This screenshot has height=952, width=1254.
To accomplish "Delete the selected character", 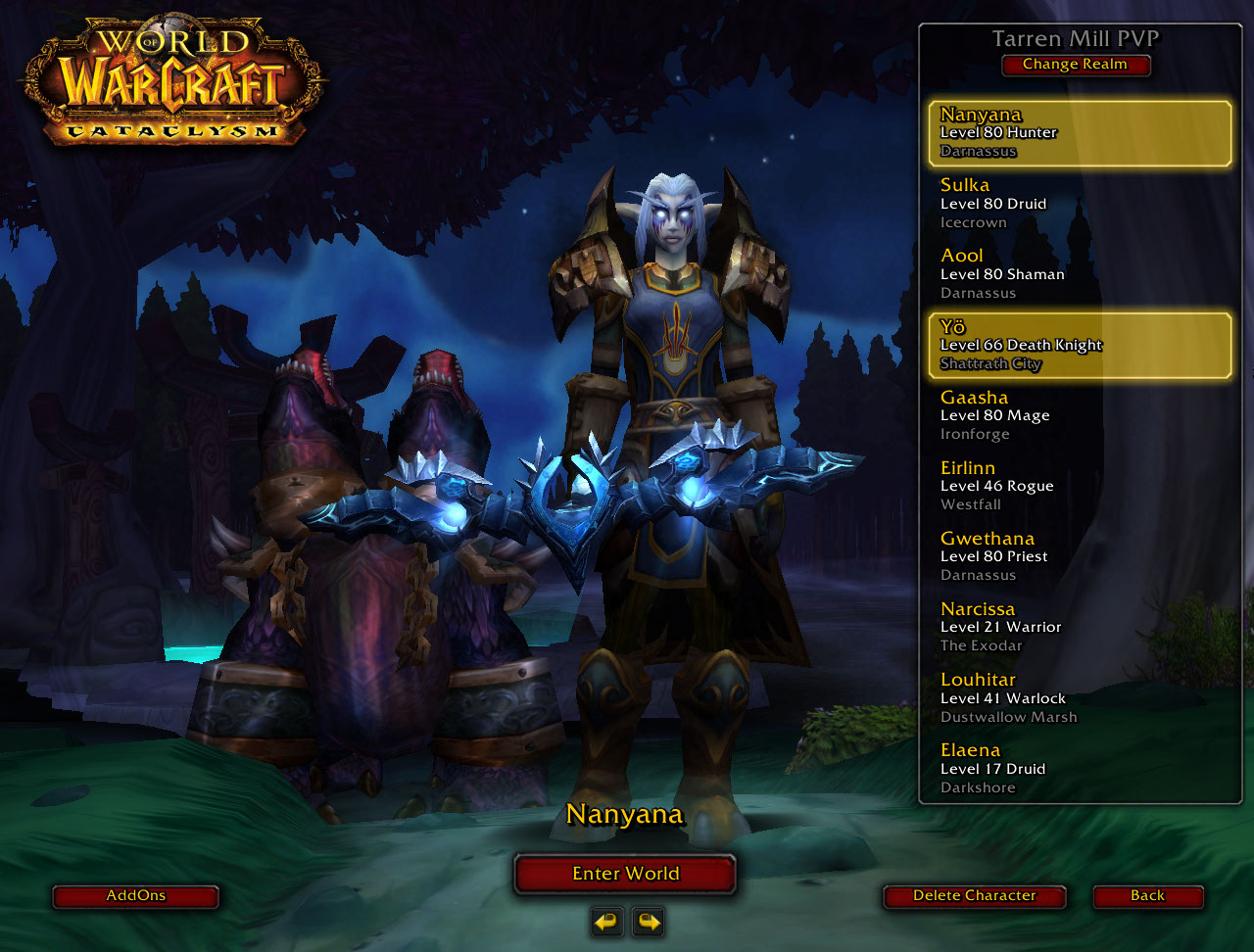I will (974, 896).
